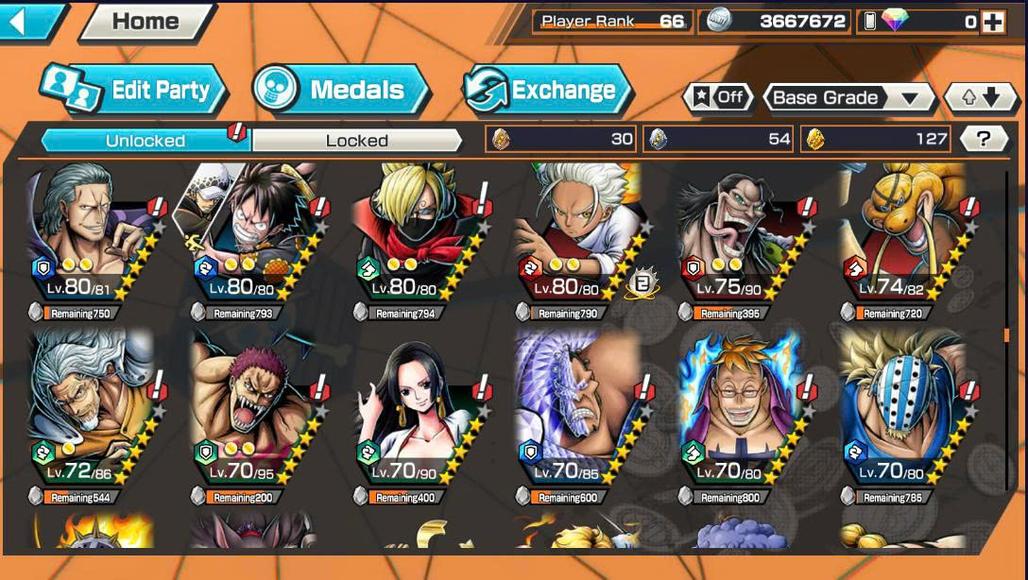Switch to the Locked characters tab
The width and height of the screenshot is (1028, 580).
[x=356, y=140]
